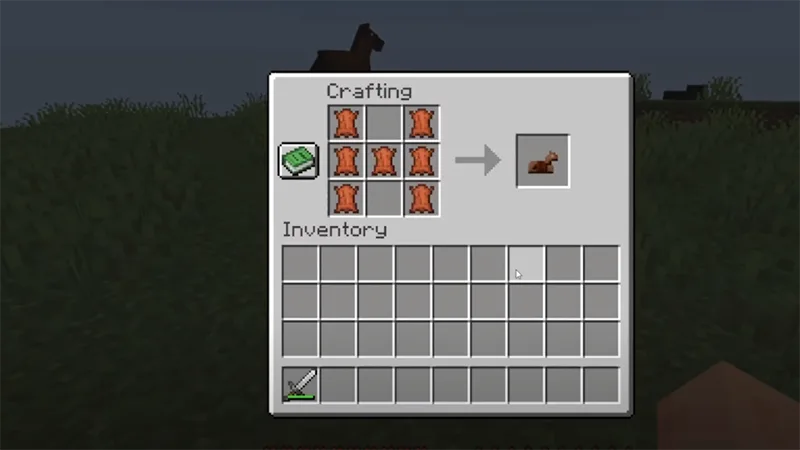
Task: Click the empty top-center crafting grid slot
Action: (x=384, y=123)
